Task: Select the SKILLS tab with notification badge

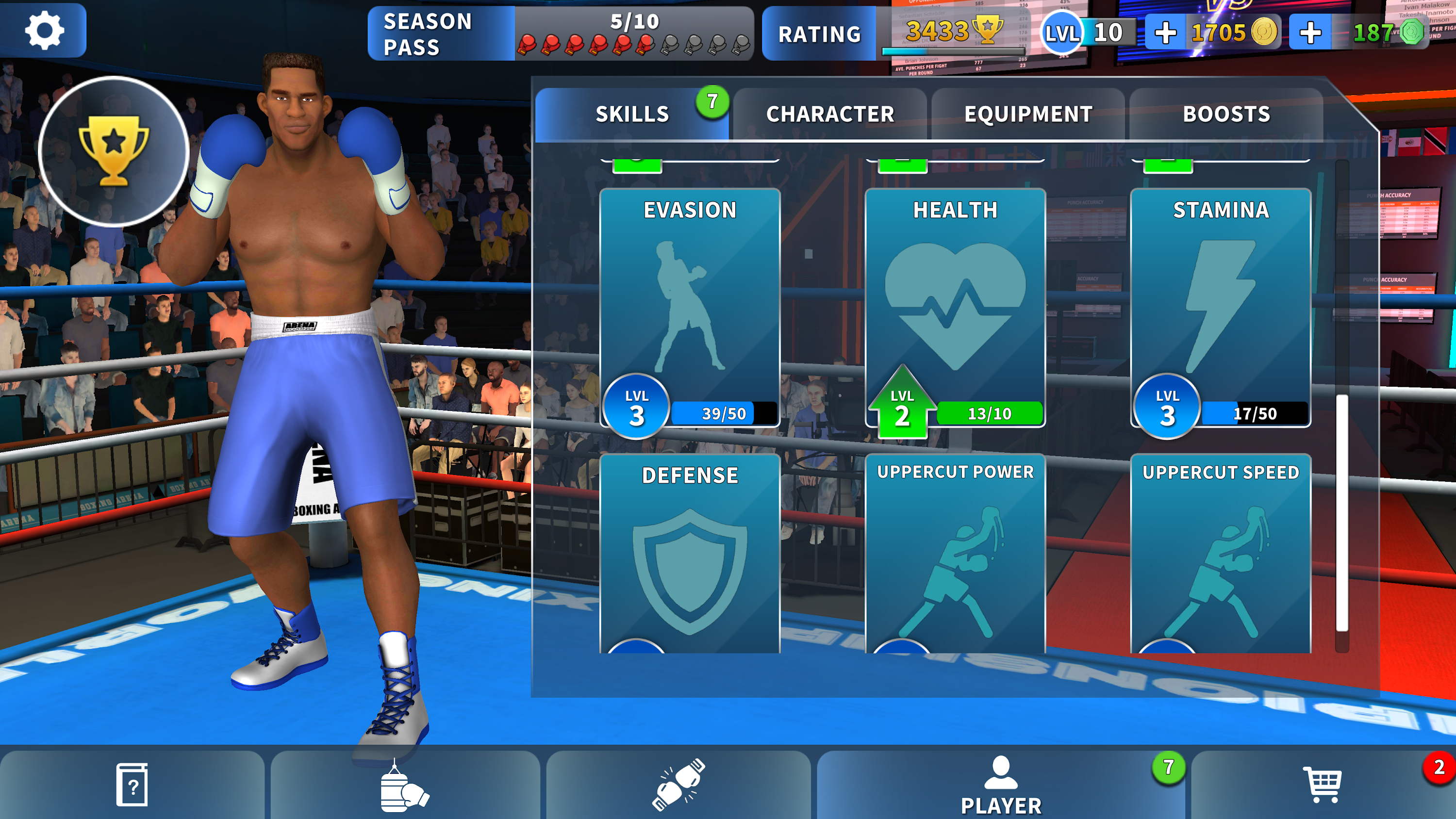Action: pos(631,114)
